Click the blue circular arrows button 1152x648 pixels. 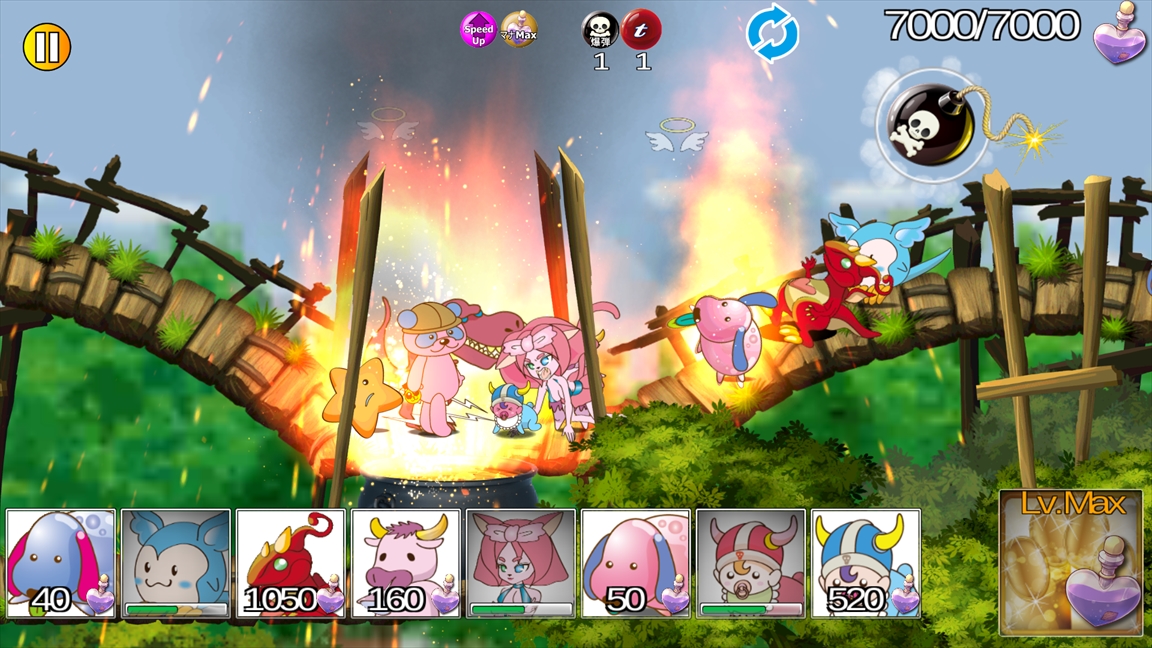tap(773, 35)
